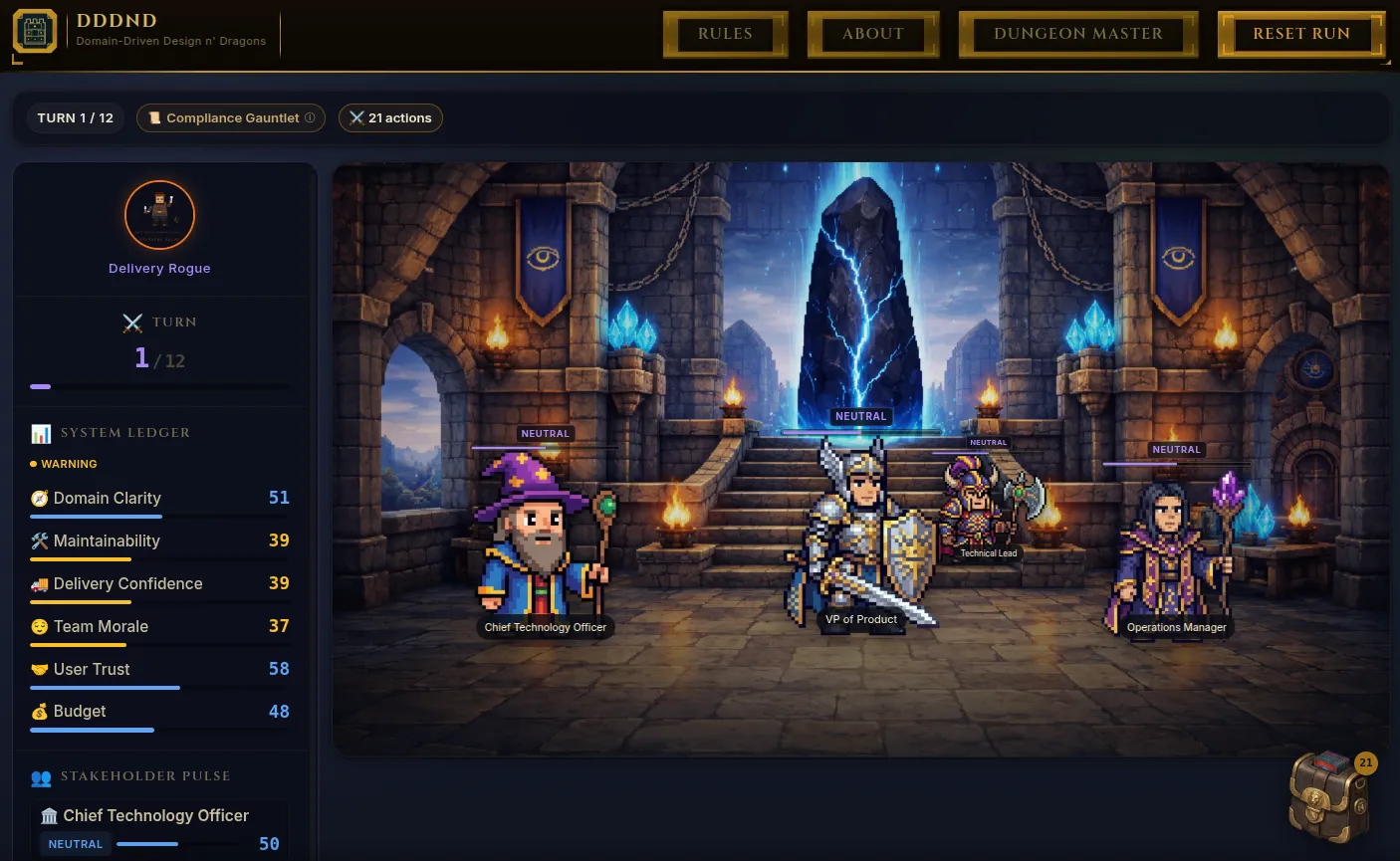Click the DDDND dungeon logo icon

(35, 31)
